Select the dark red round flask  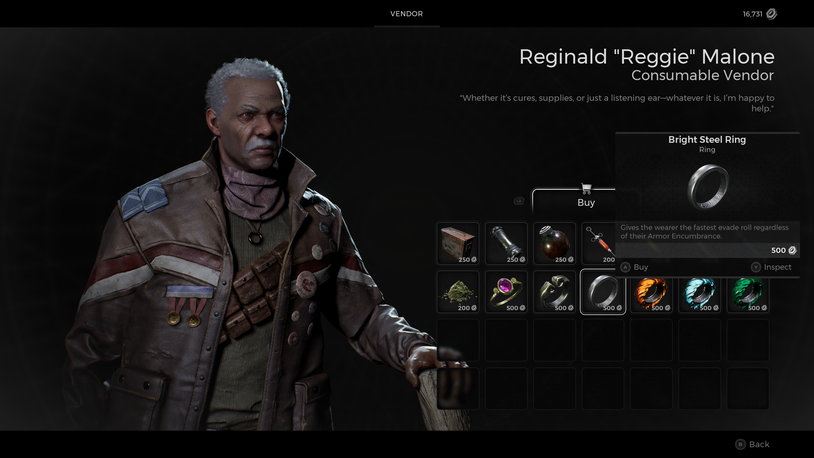pyautogui.click(x=554, y=243)
